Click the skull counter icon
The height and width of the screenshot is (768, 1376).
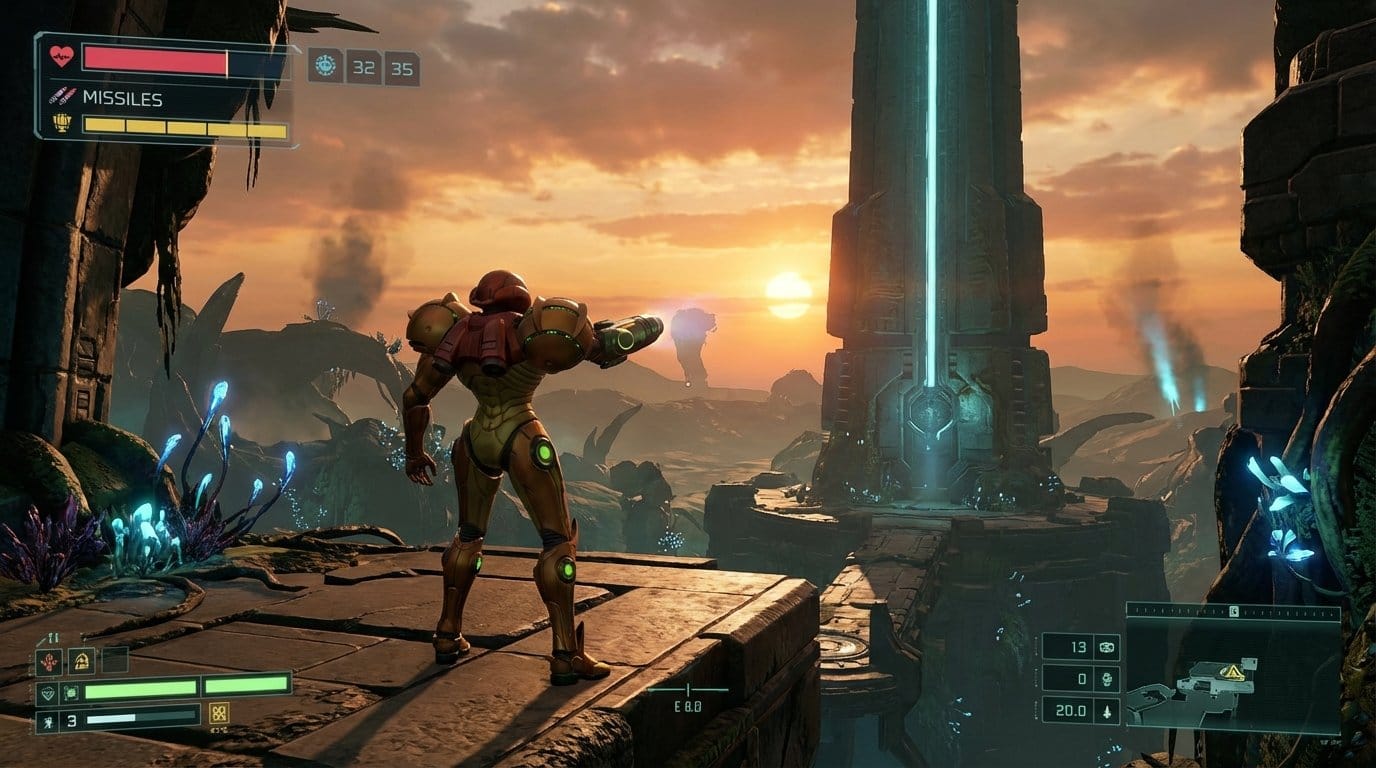coord(1106,679)
